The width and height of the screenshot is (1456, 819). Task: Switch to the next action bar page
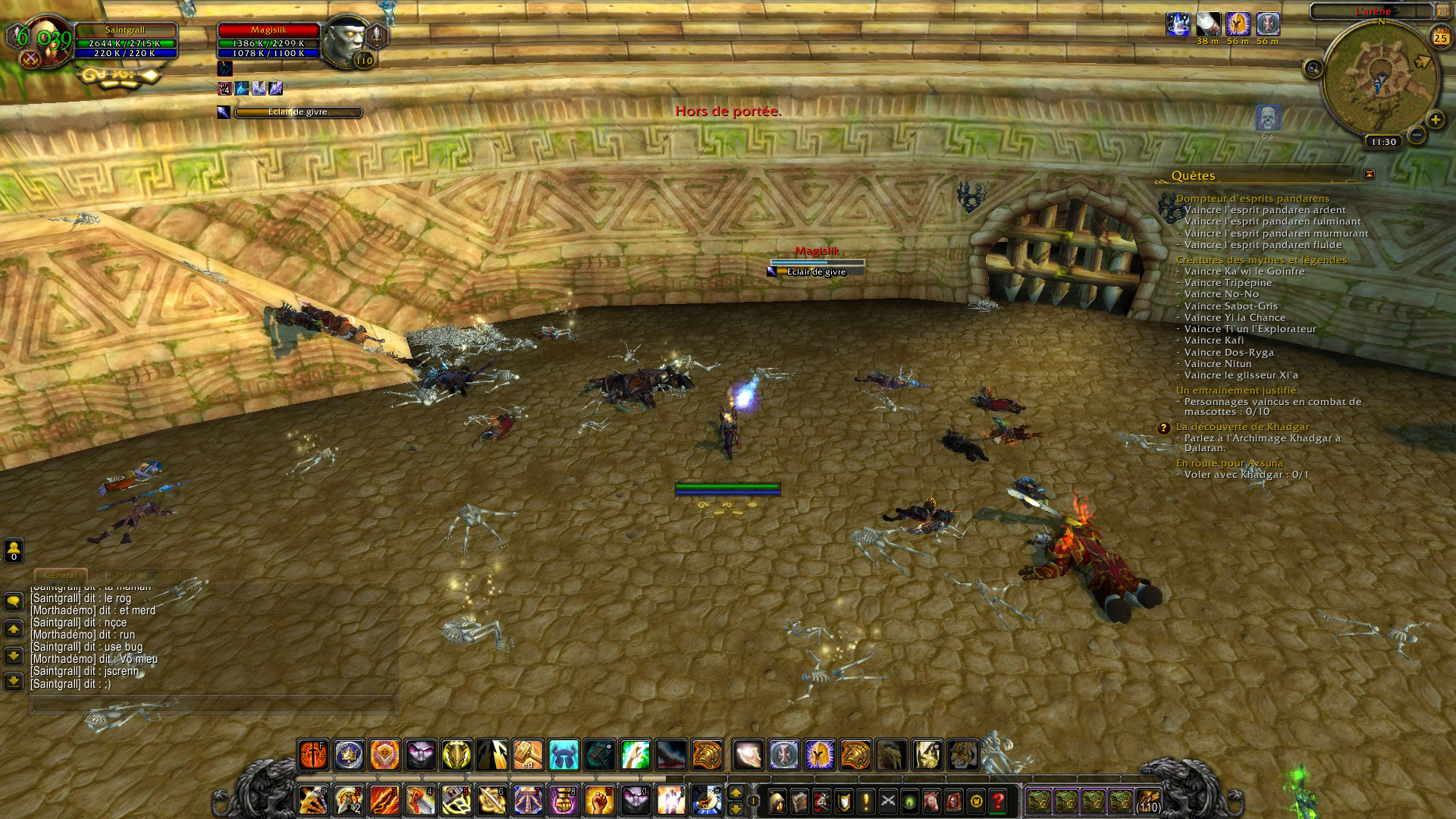tap(735, 792)
